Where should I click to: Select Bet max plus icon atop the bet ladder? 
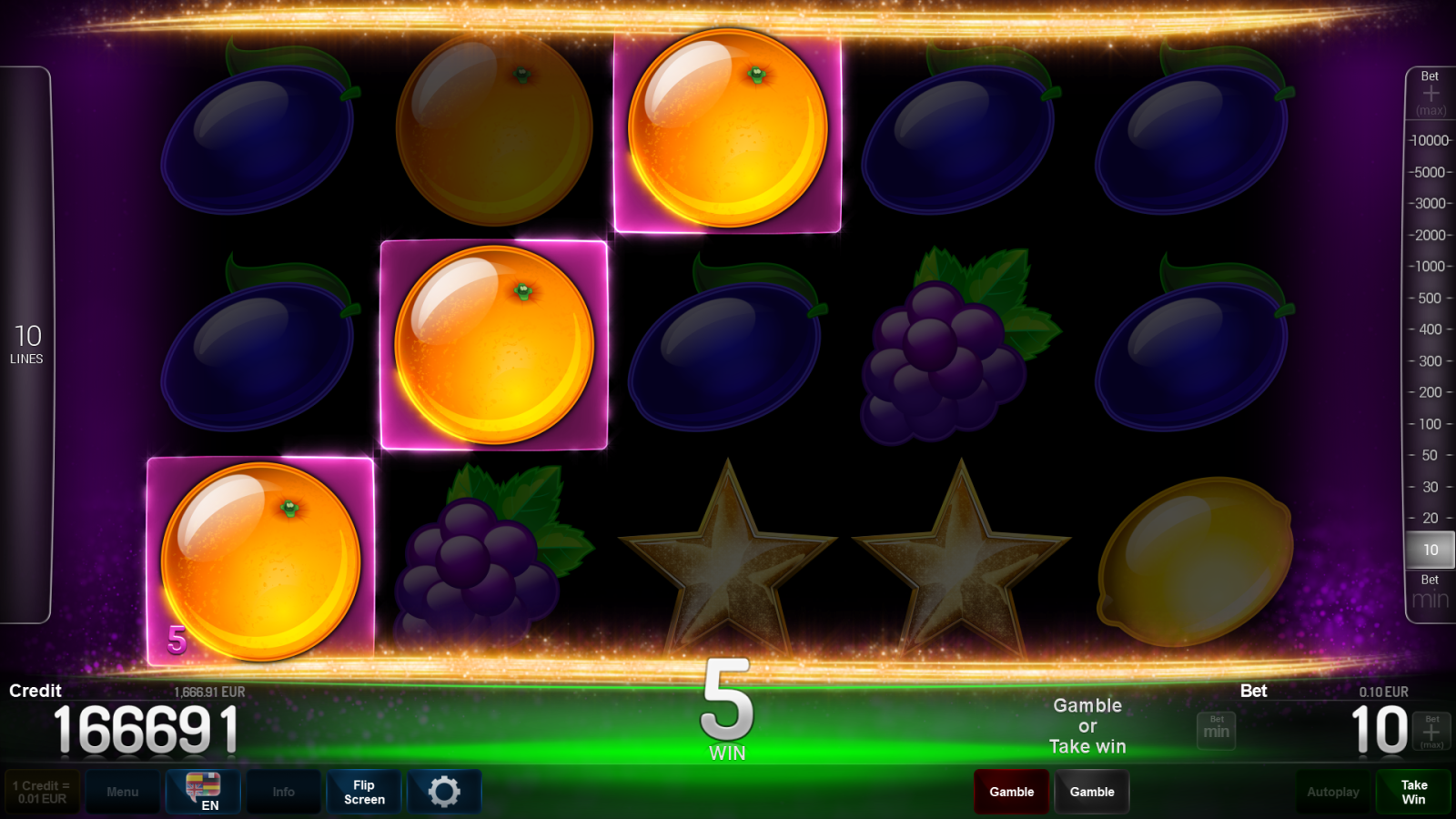click(x=1431, y=91)
